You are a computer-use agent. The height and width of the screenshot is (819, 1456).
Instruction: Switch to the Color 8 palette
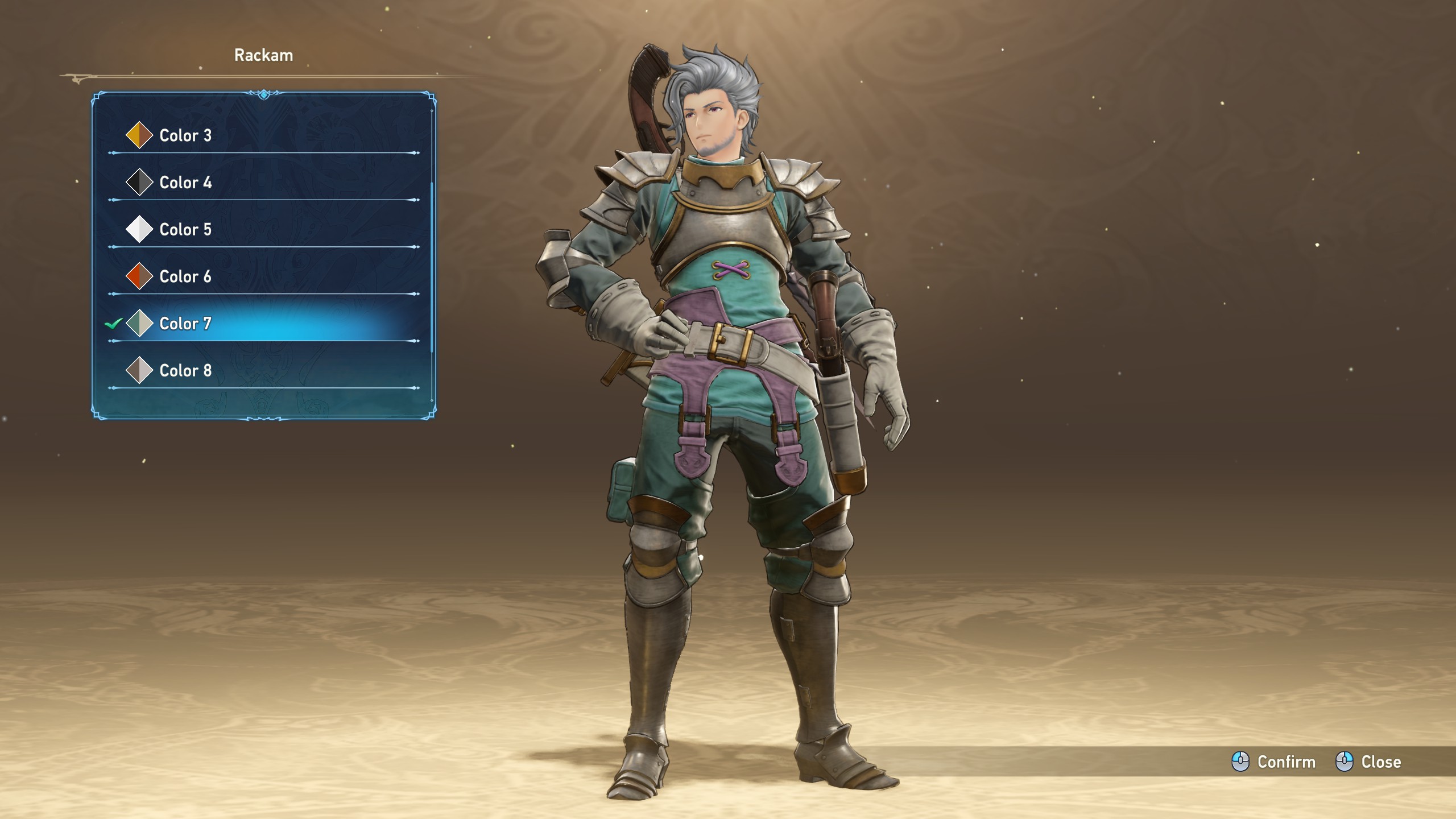pos(185,371)
